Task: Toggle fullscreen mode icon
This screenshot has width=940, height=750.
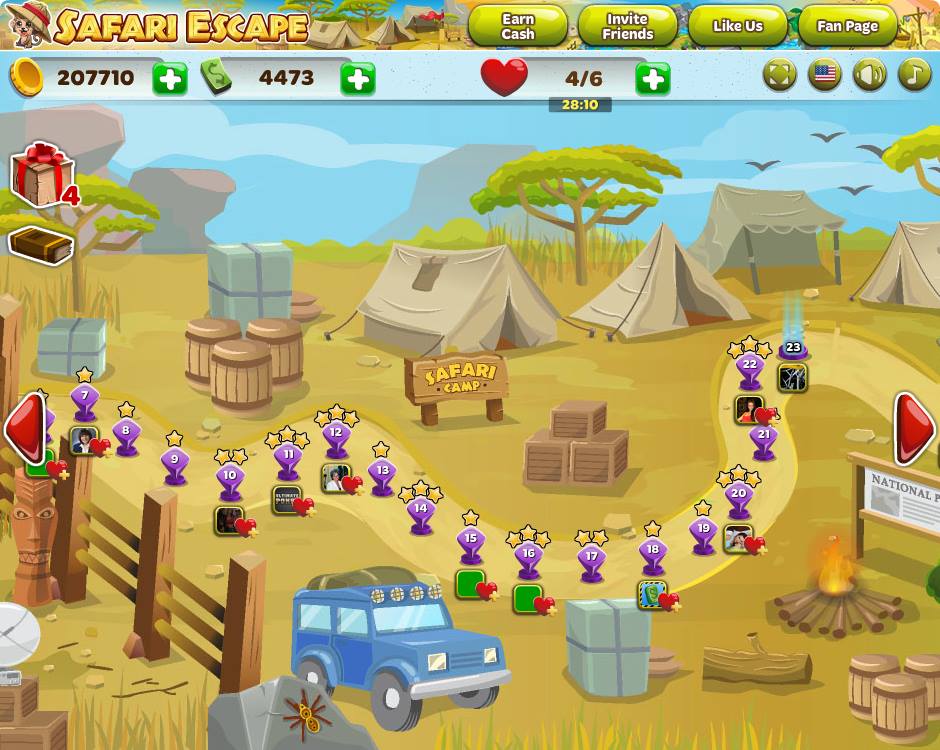Action: (x=780, y=75)
